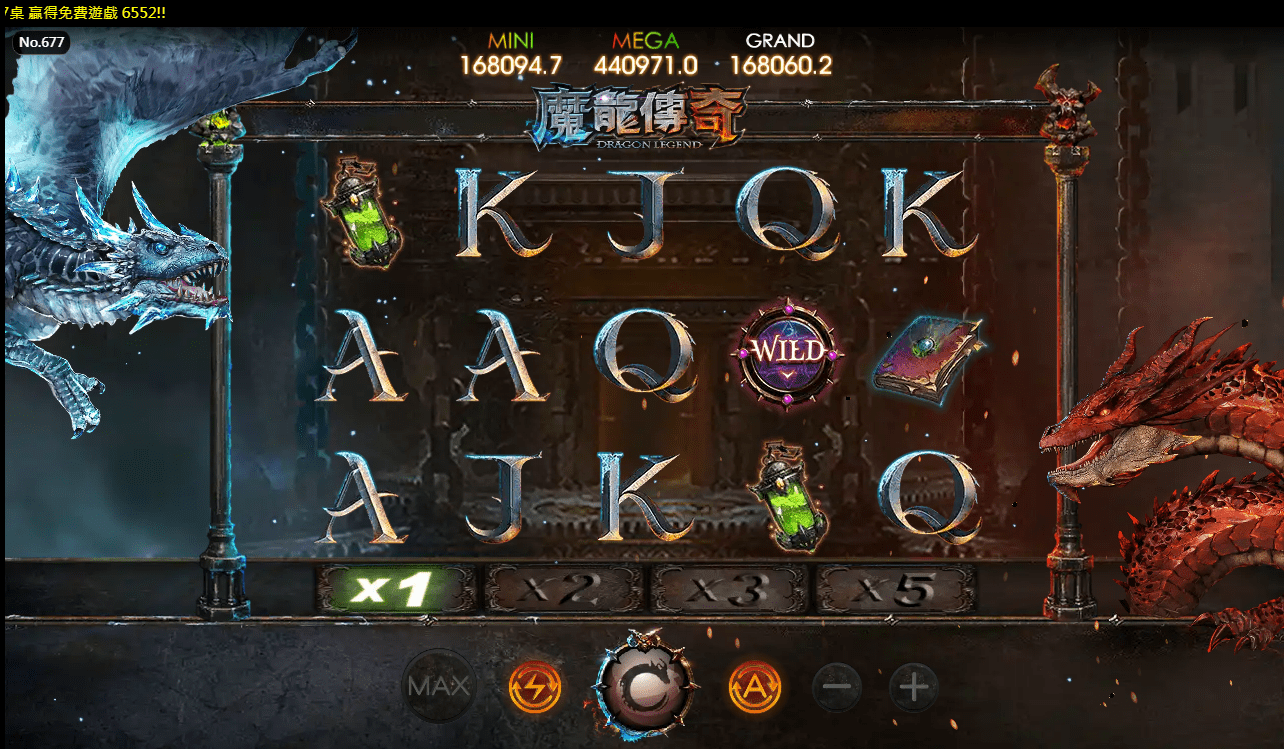This screenshot has height=749, width=1284.
Task: Check the MINI jackpot amount
Action: tap(511, 52)
